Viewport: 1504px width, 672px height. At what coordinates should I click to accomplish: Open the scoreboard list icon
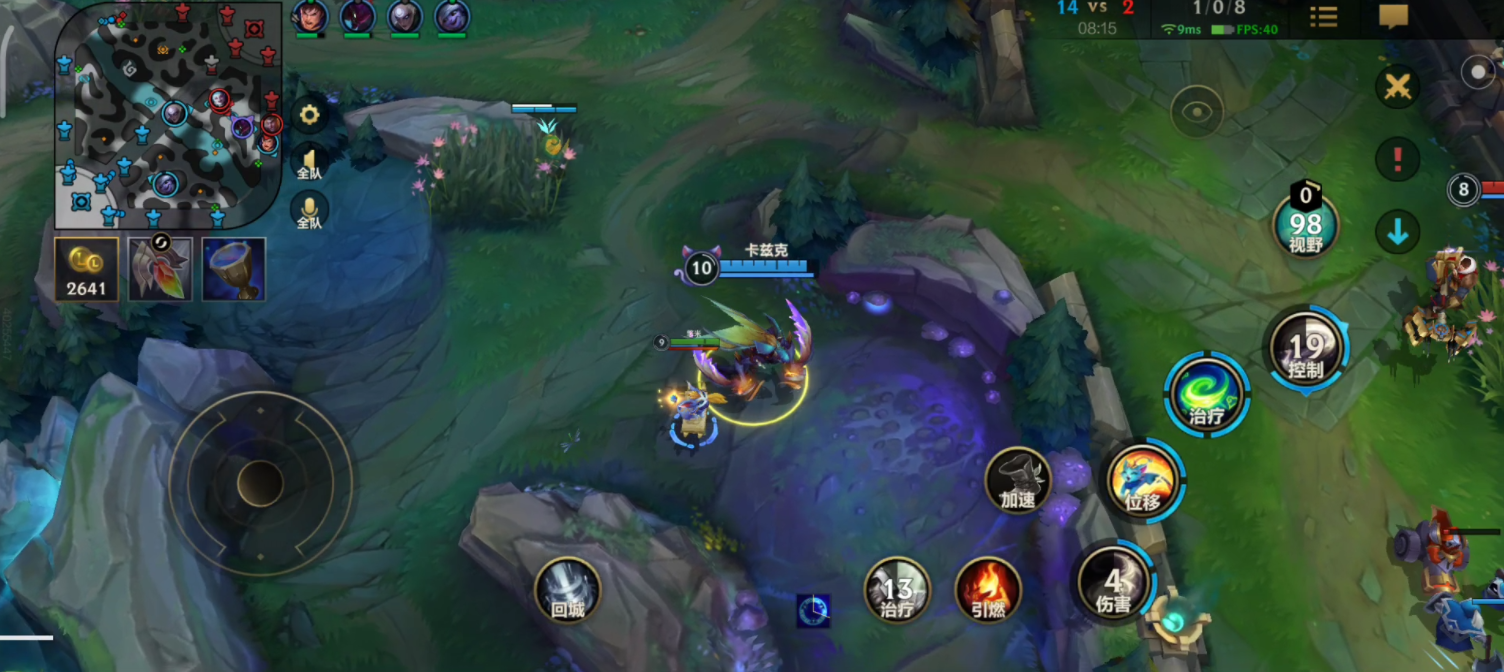pyautogui.click(x=1323, y=17)
